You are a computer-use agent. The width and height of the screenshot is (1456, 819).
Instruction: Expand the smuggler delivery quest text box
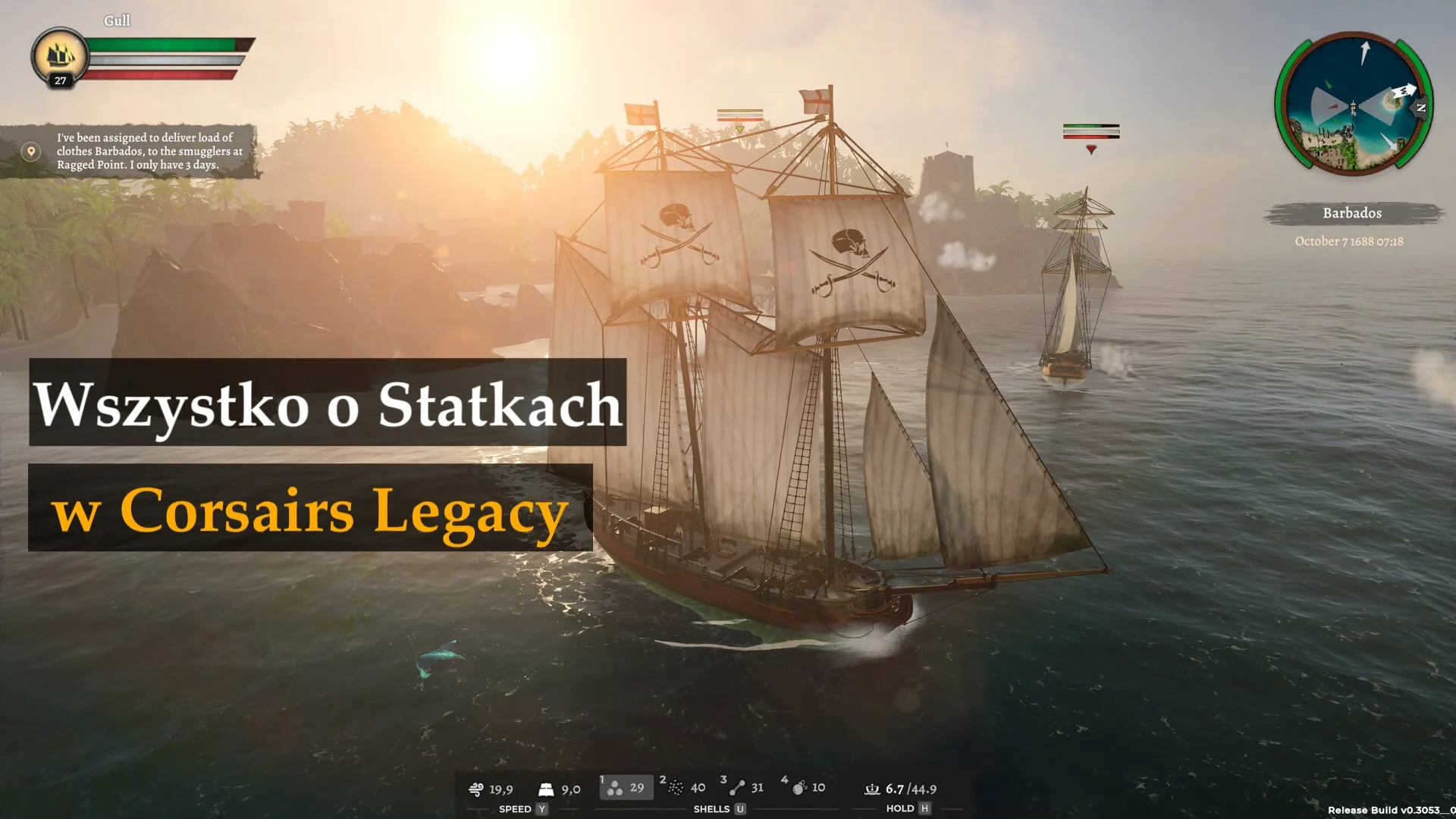(x=148, y=151)
